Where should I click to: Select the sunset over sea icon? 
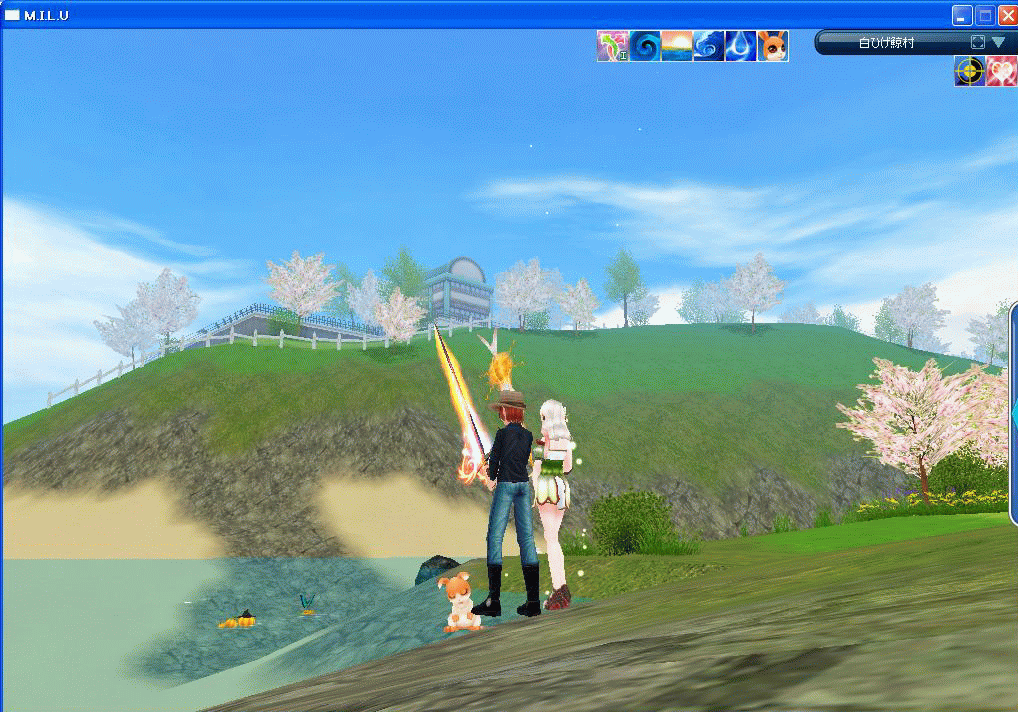click(676, 46)
